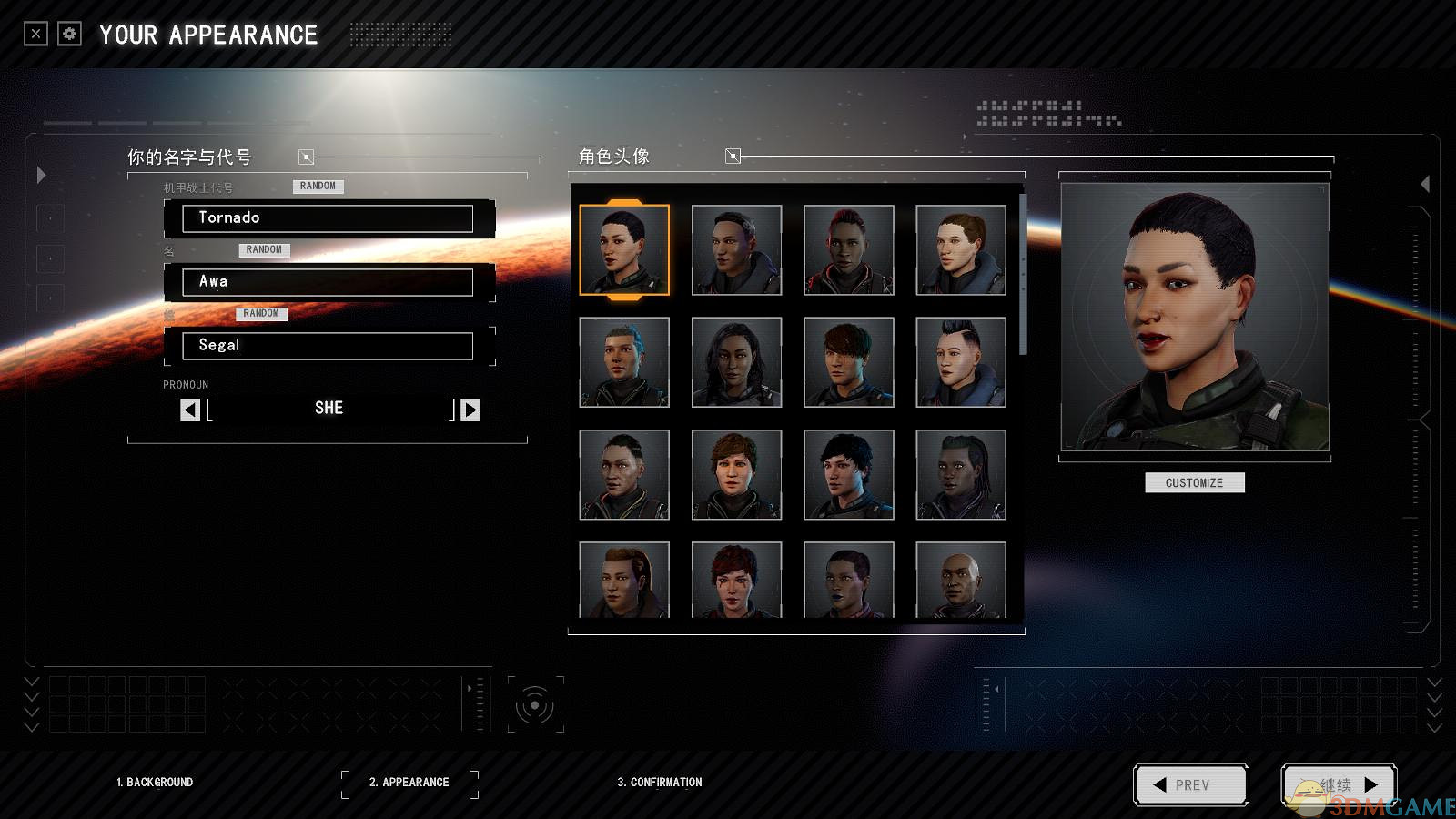1456x819 pixels.
Task: Edit the Segal last name field
Action: (328, 346)
